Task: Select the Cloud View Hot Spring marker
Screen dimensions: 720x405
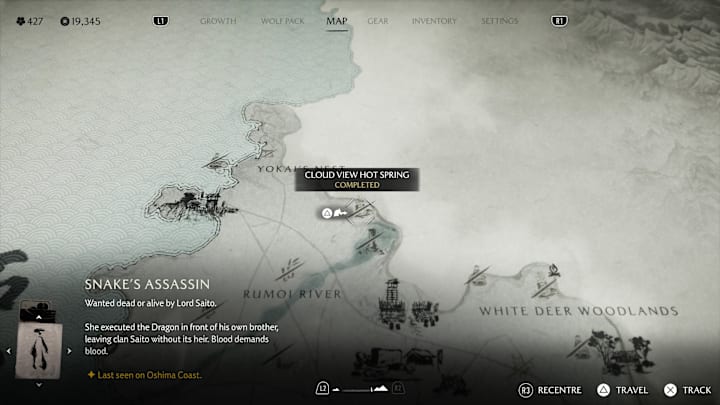Action: pos(327,213)
